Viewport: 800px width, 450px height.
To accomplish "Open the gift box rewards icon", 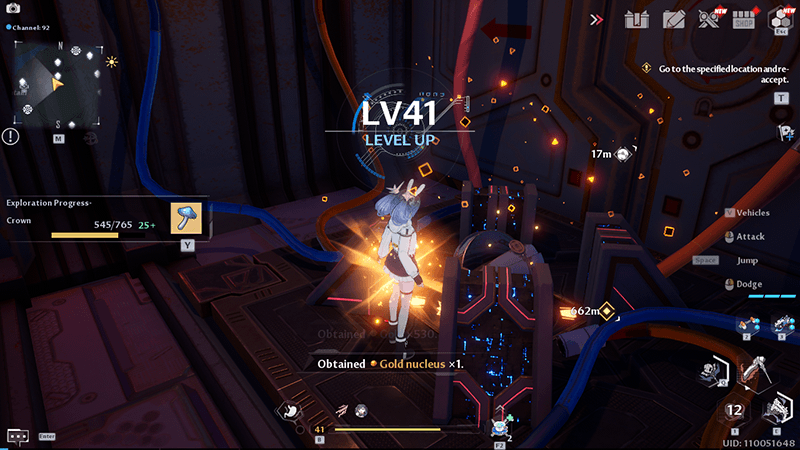I will 637,19.
